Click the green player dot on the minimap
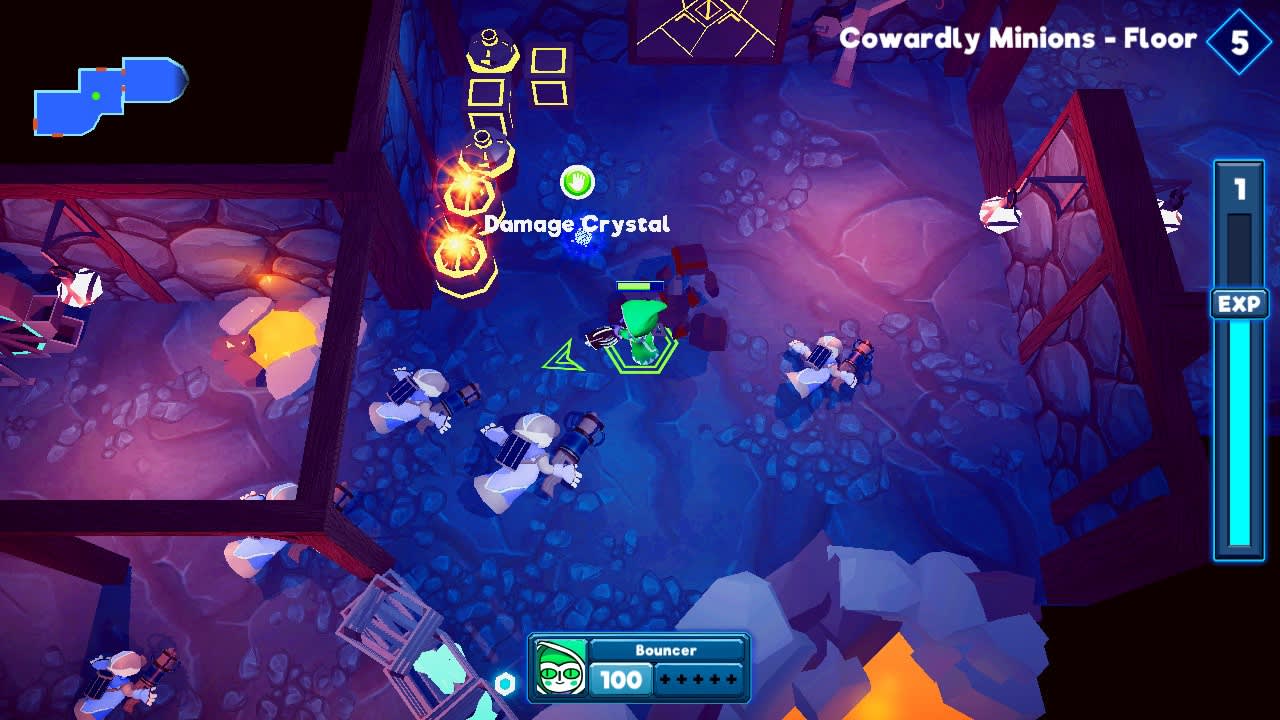 click(94, 94)
